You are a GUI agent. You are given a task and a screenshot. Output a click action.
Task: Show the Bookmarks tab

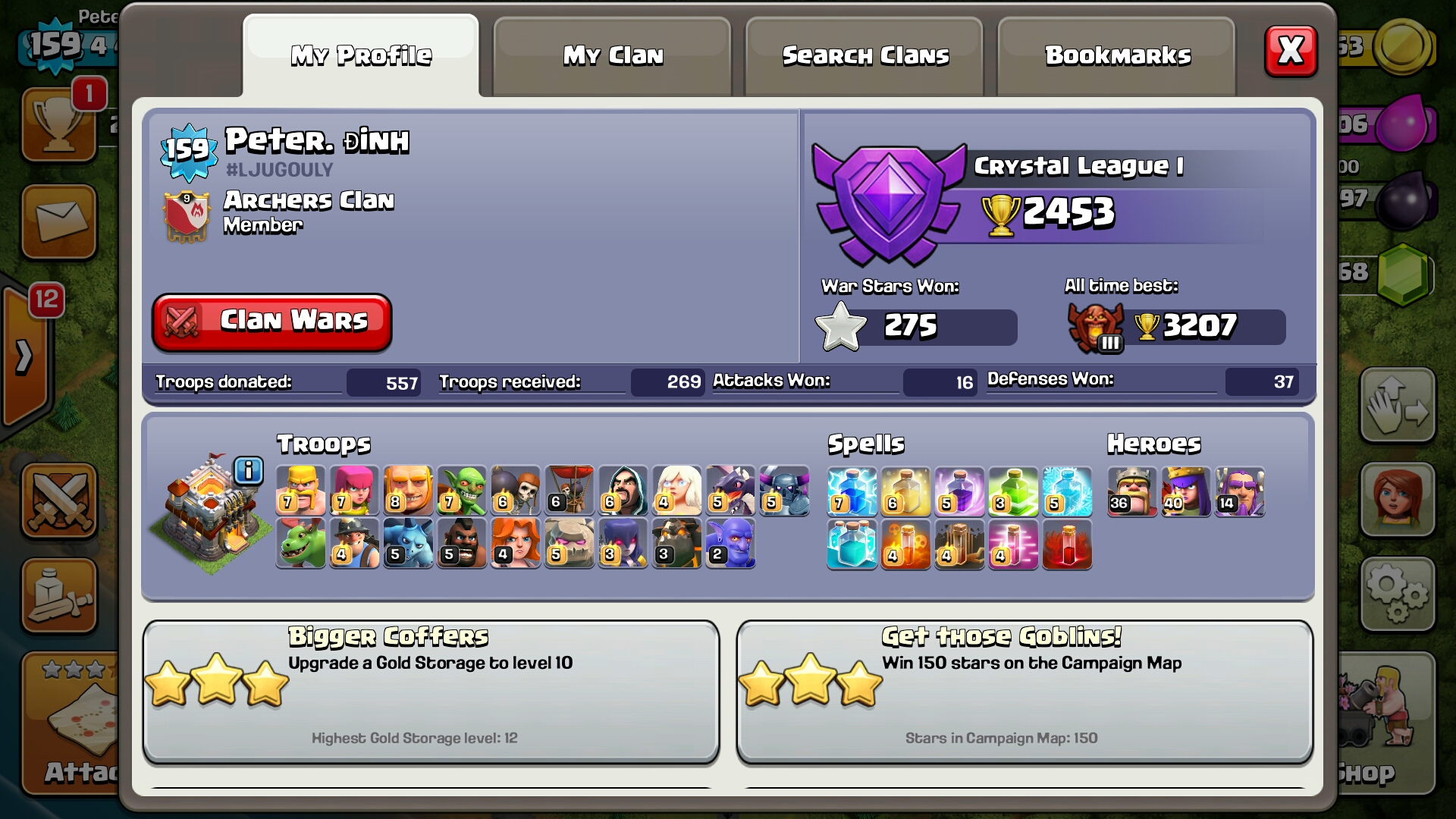tap(1117, 56)
